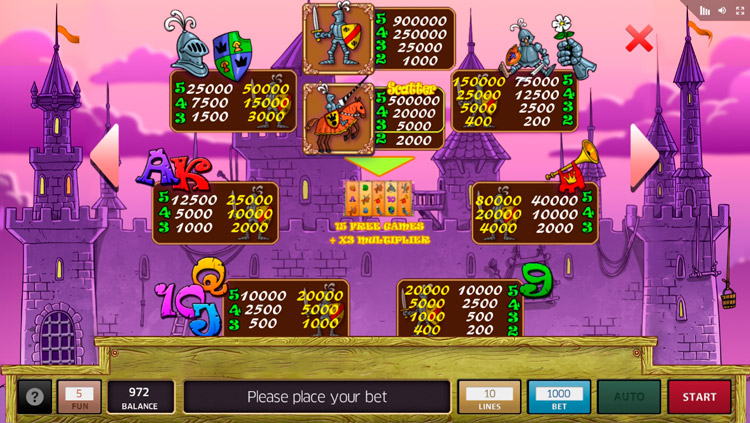Show the next paytable page
750x423 pixels.
(644, 155)
